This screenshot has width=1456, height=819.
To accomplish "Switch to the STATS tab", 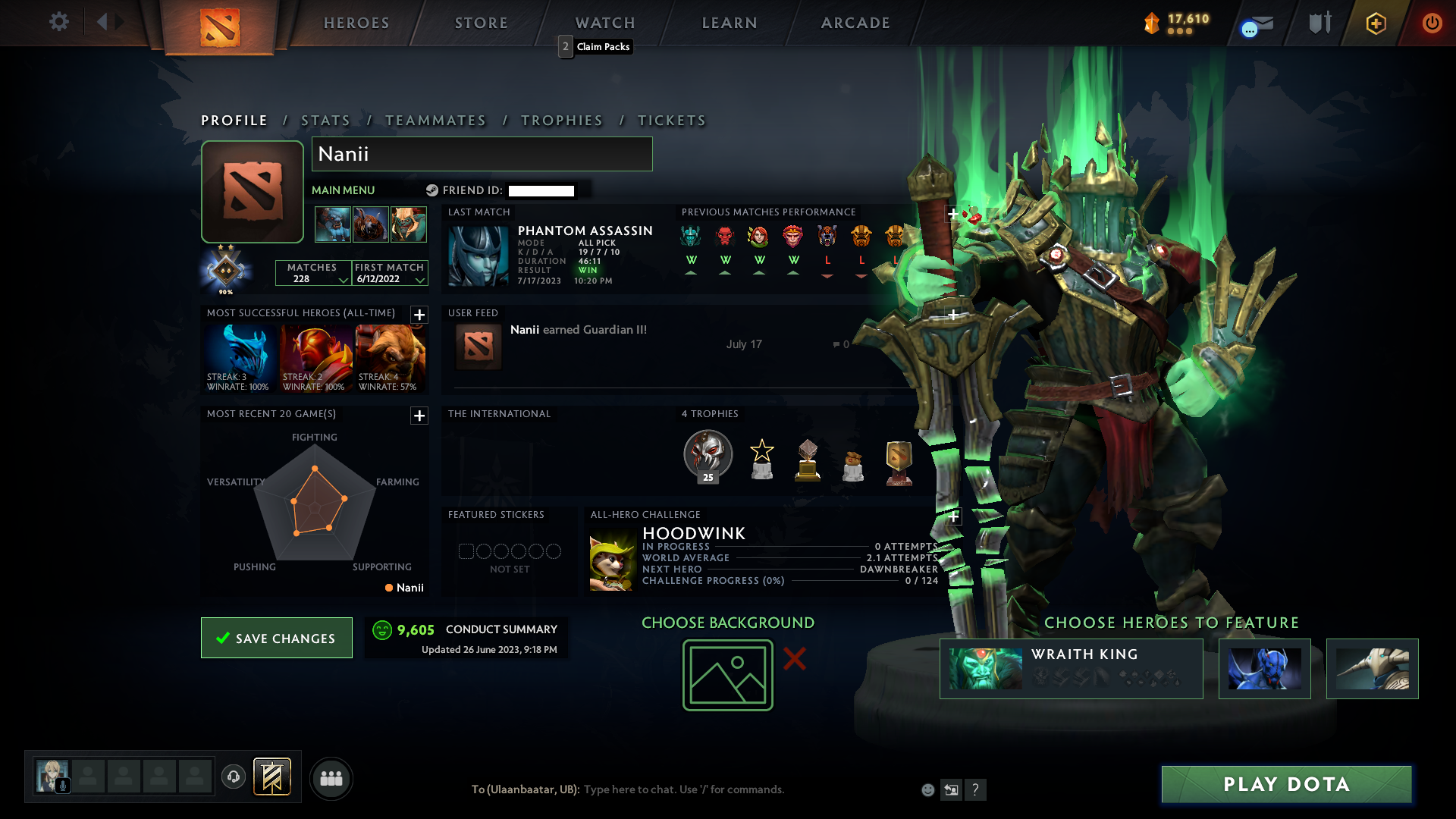I will pyautogui.click(x=325, y=120).
